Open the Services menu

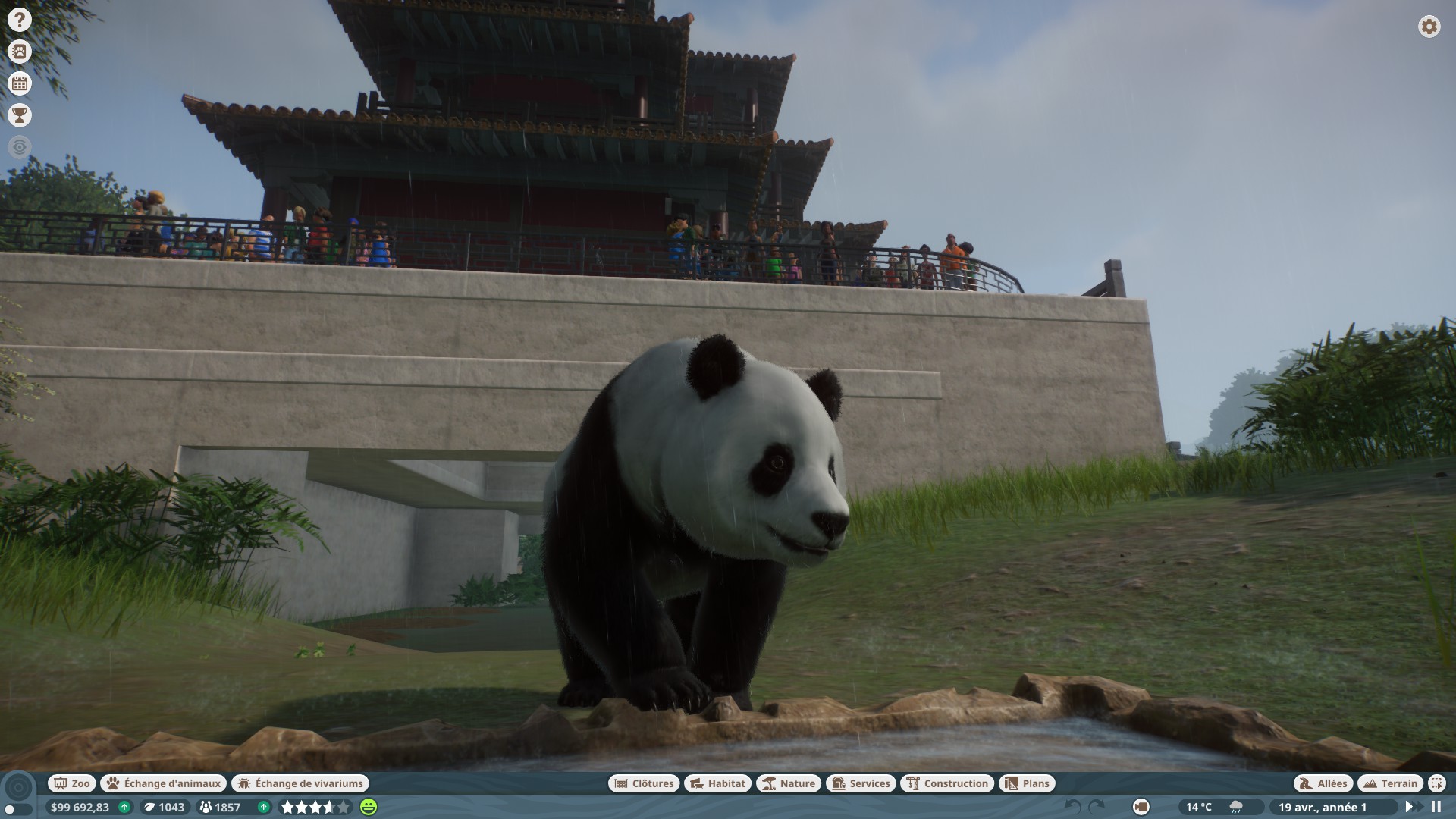click(x=860, y=783)
